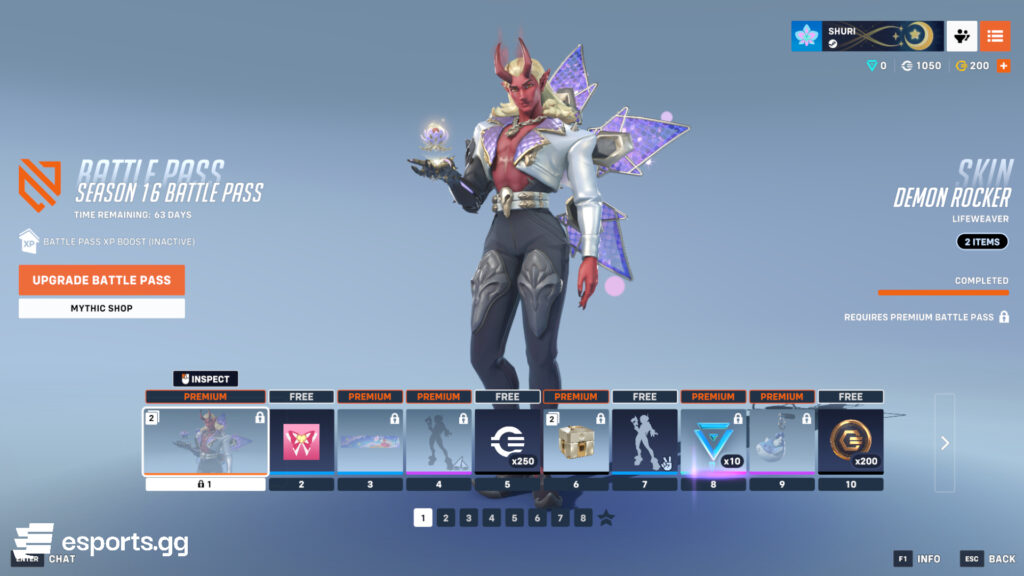Select the tier 6 loot box reward
Viewport: 1024px width, 576px height.
pyautogui.click(x=575, y=441)
